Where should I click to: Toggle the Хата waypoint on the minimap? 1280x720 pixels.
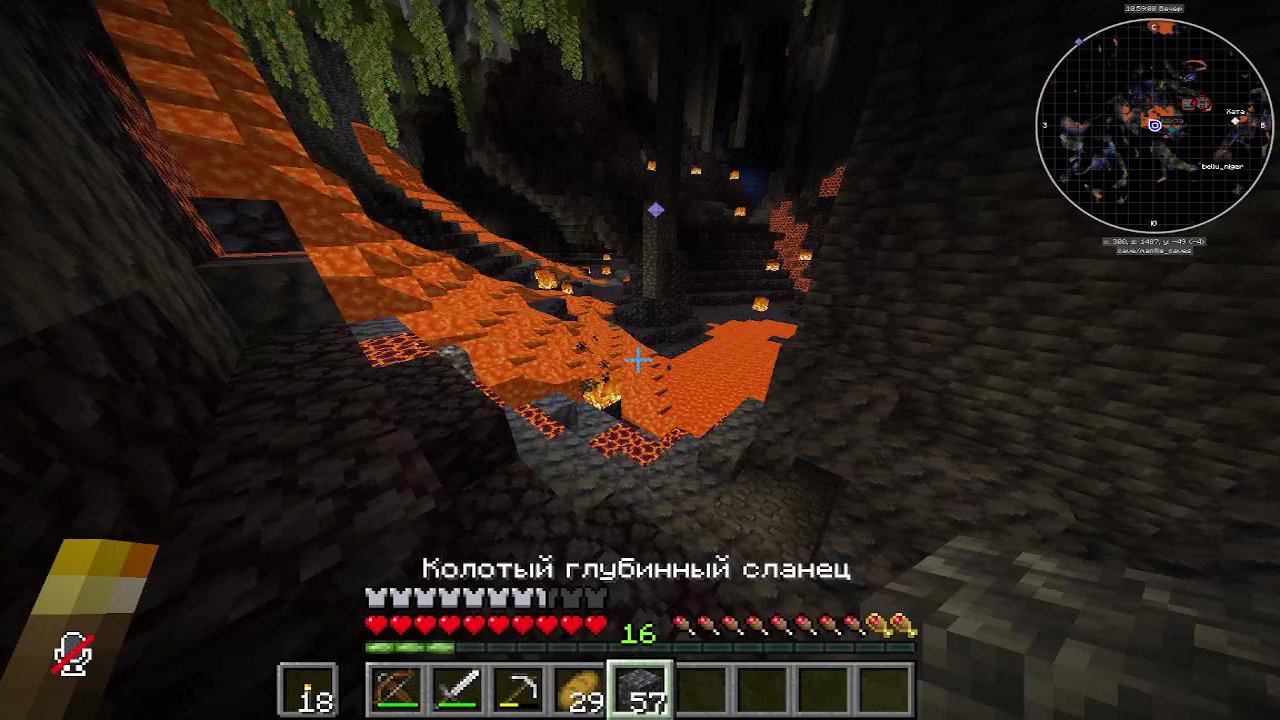click(x=1236, y=110)
